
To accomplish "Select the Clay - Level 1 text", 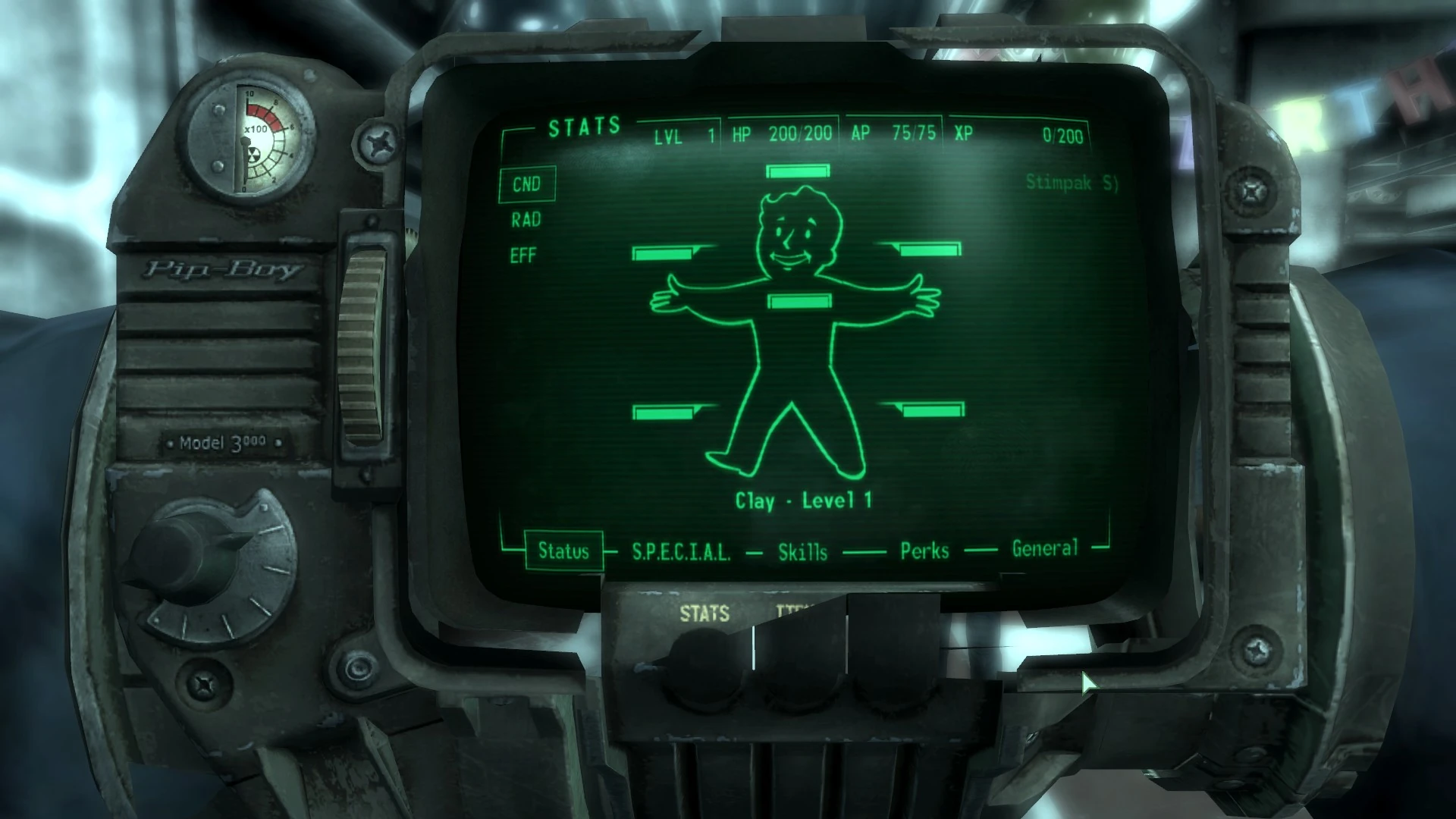I will coord(804,500).
